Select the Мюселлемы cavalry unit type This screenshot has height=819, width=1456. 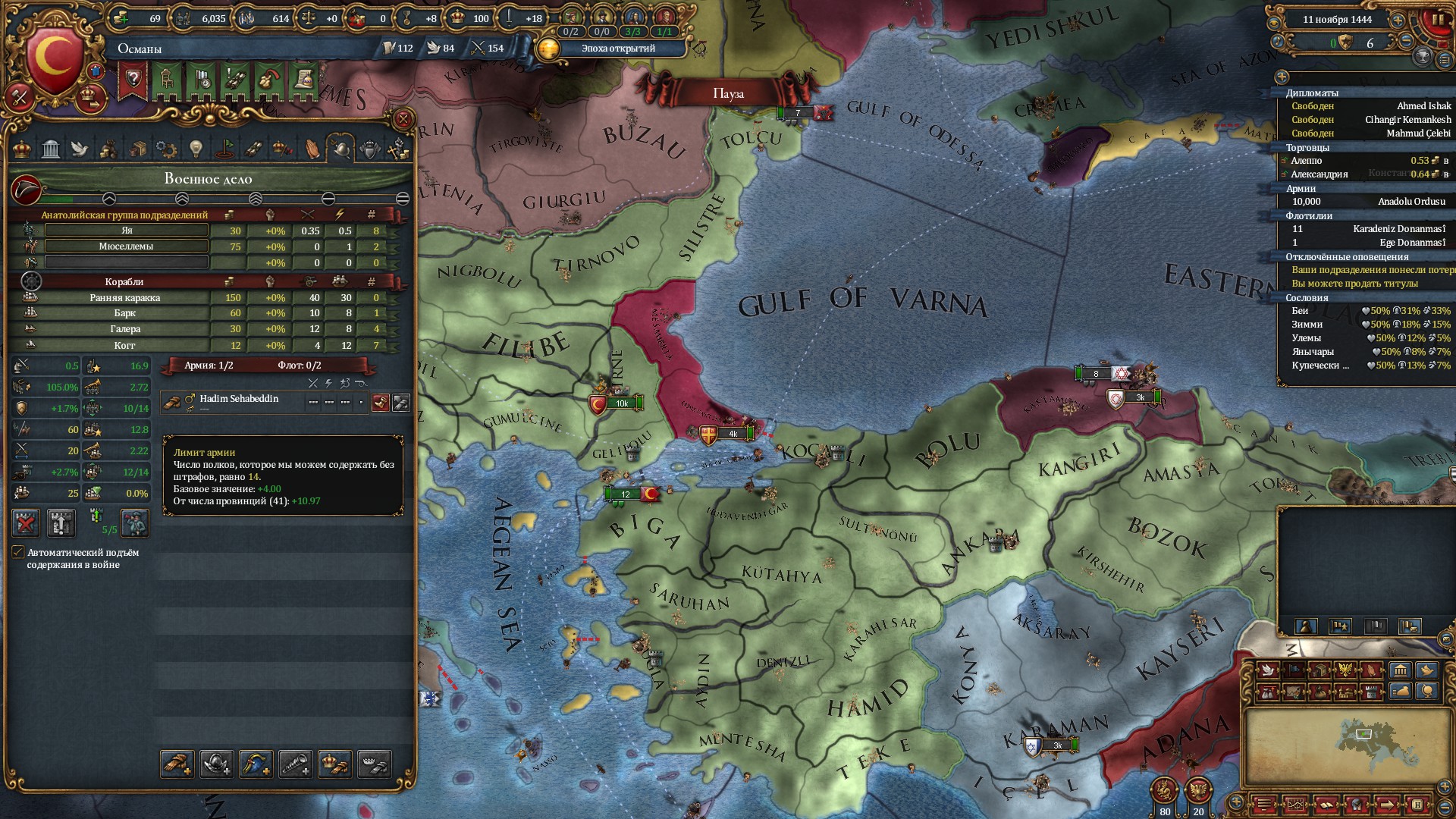[x=126, y=246]
